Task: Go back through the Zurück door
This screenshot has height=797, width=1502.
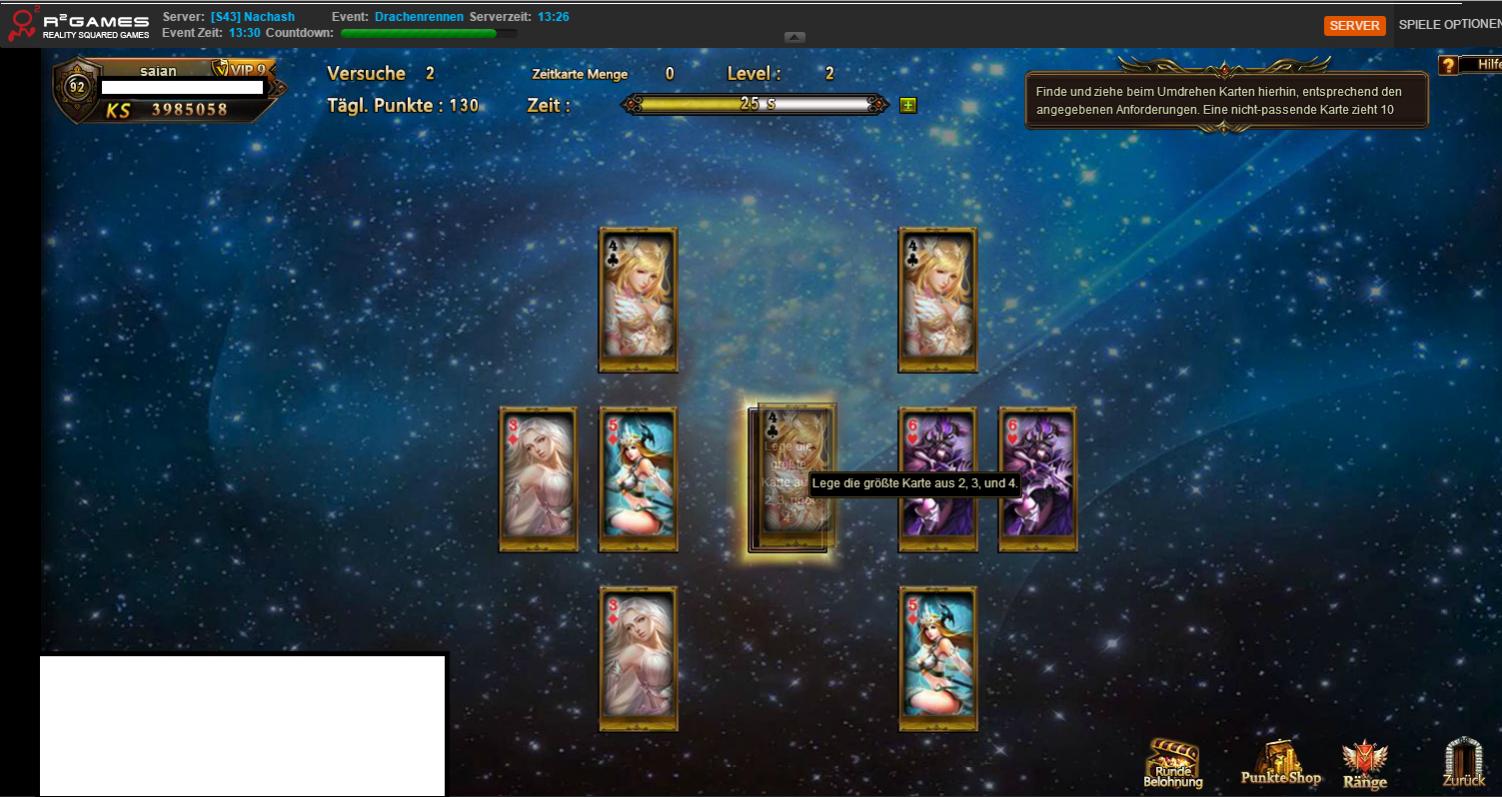Action: coord(1463,764)
